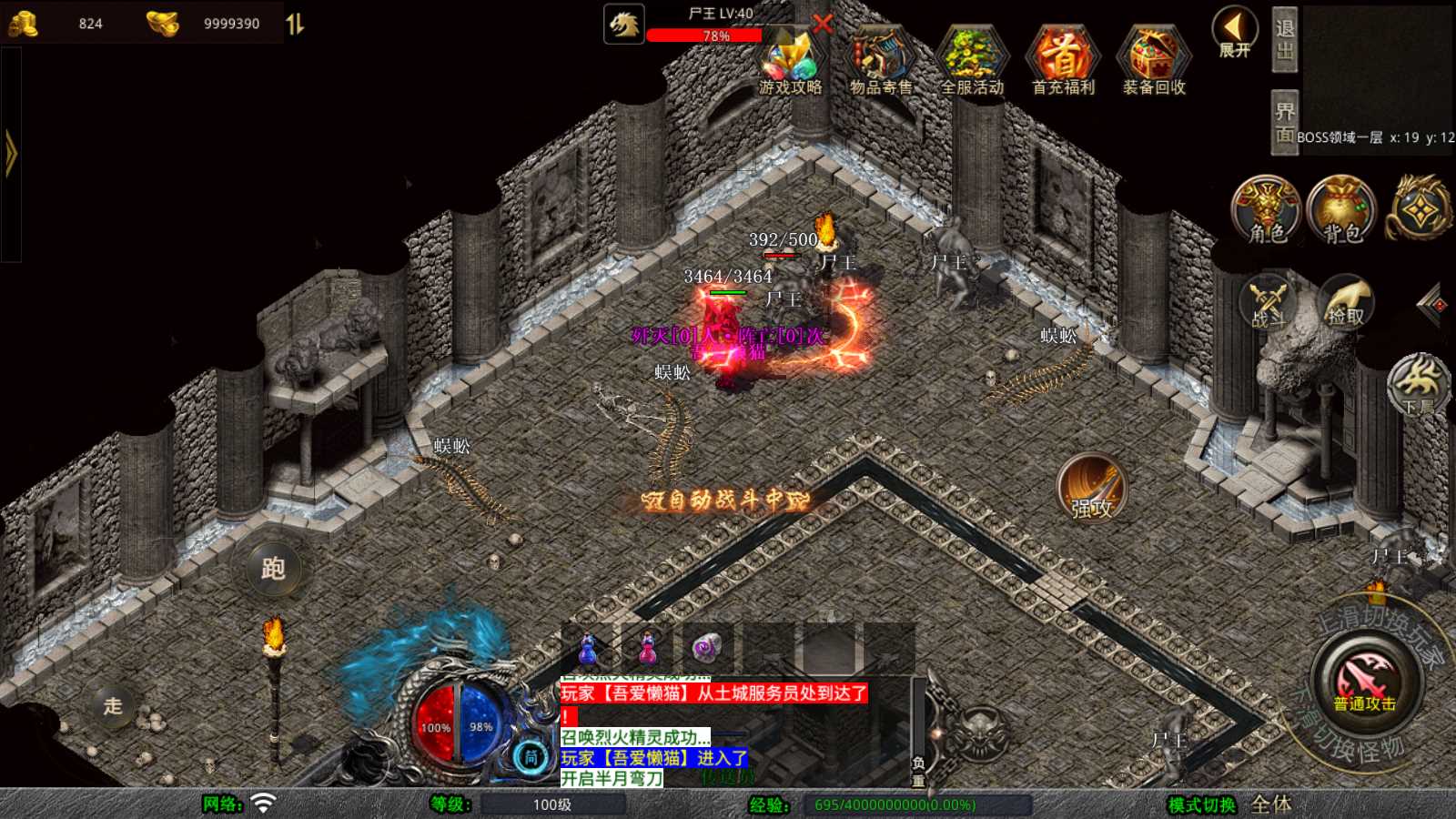Open the 物品寄售 consignment icon

(880, 60)
